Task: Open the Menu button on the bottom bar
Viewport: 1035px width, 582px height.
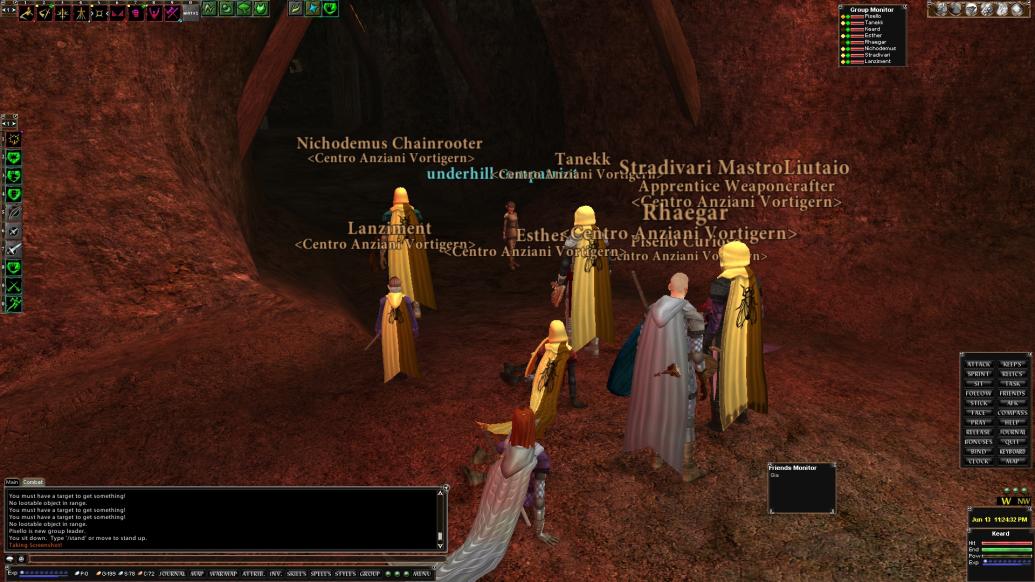Action: coord(422,574)
